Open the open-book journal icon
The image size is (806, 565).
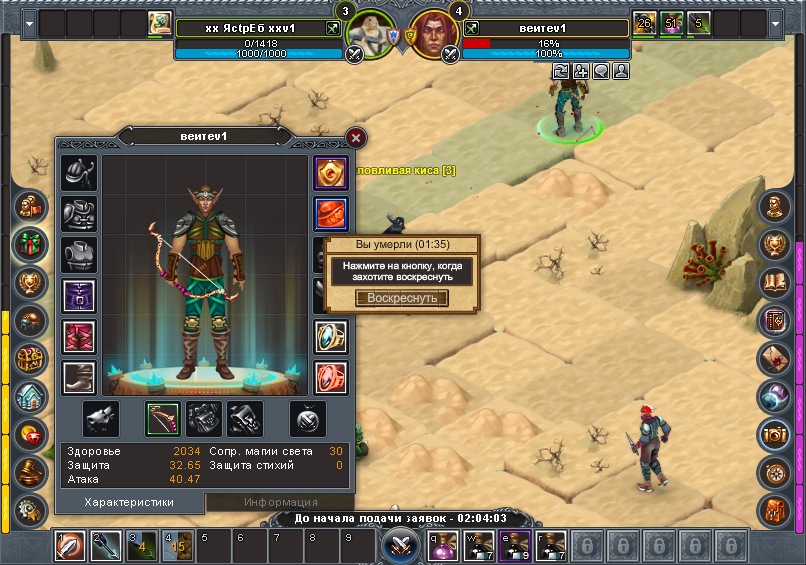(775, 282)
